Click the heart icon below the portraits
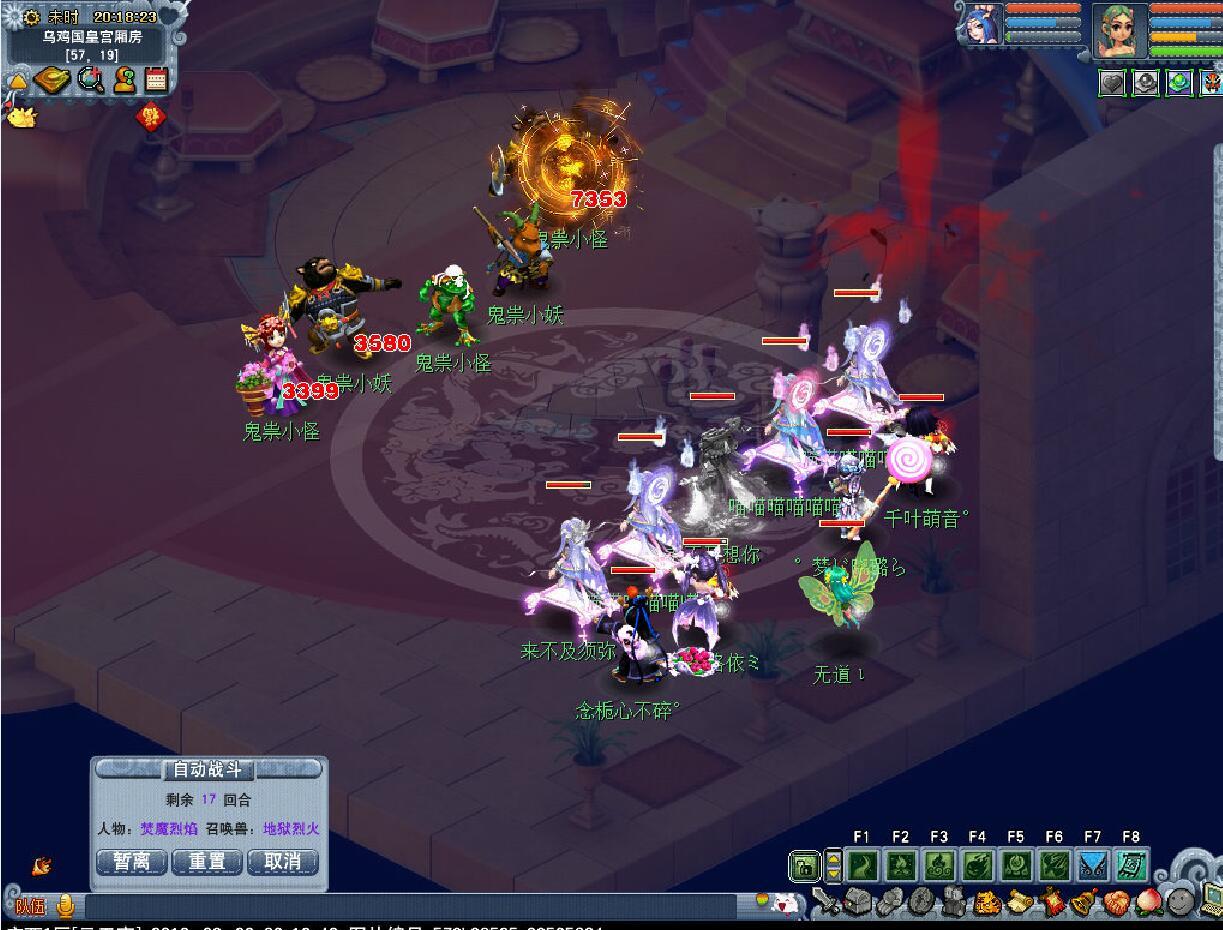Image resolution: width=1223 pixels, height=930 pixels. point(1112,83)
